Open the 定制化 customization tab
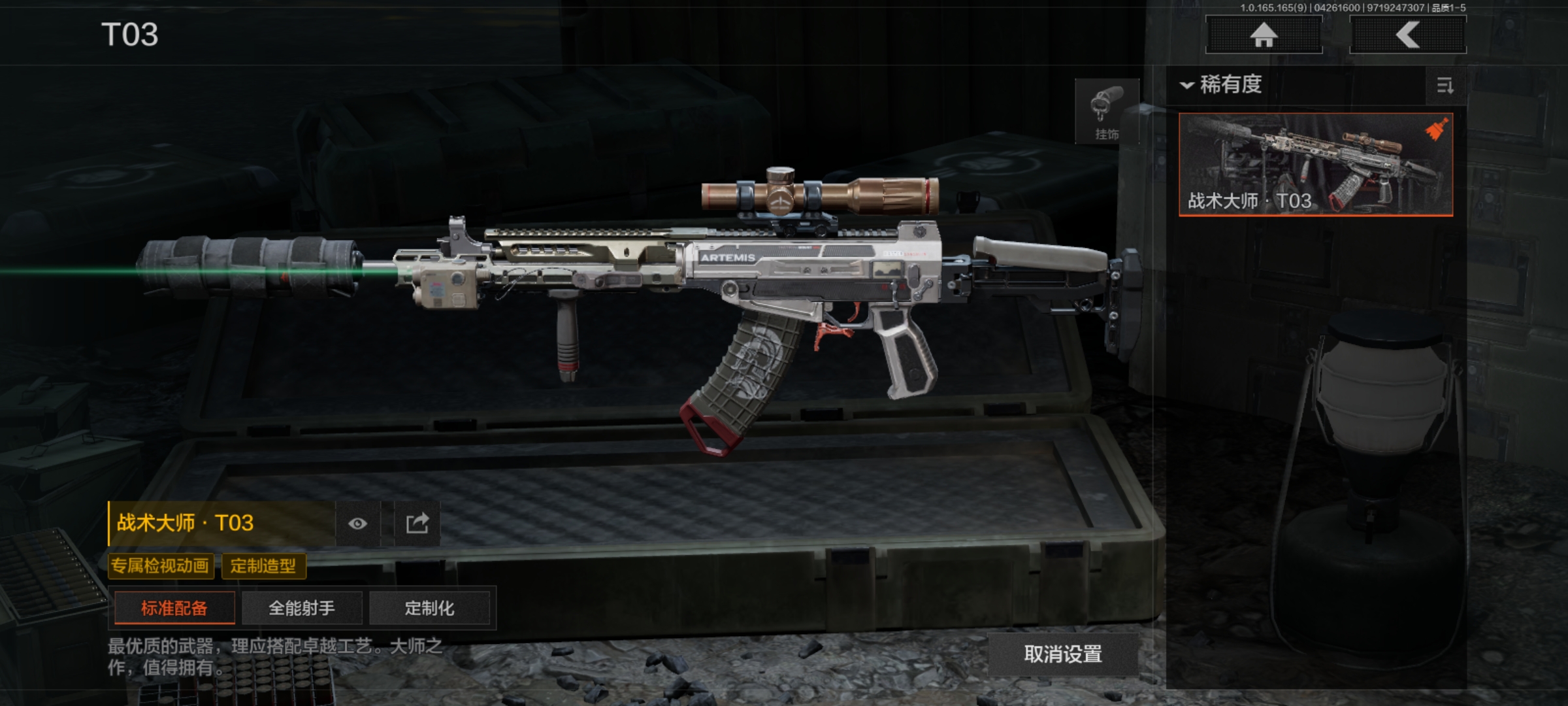This screenshot has width=1568, height=706. click(x=429, y=609)
